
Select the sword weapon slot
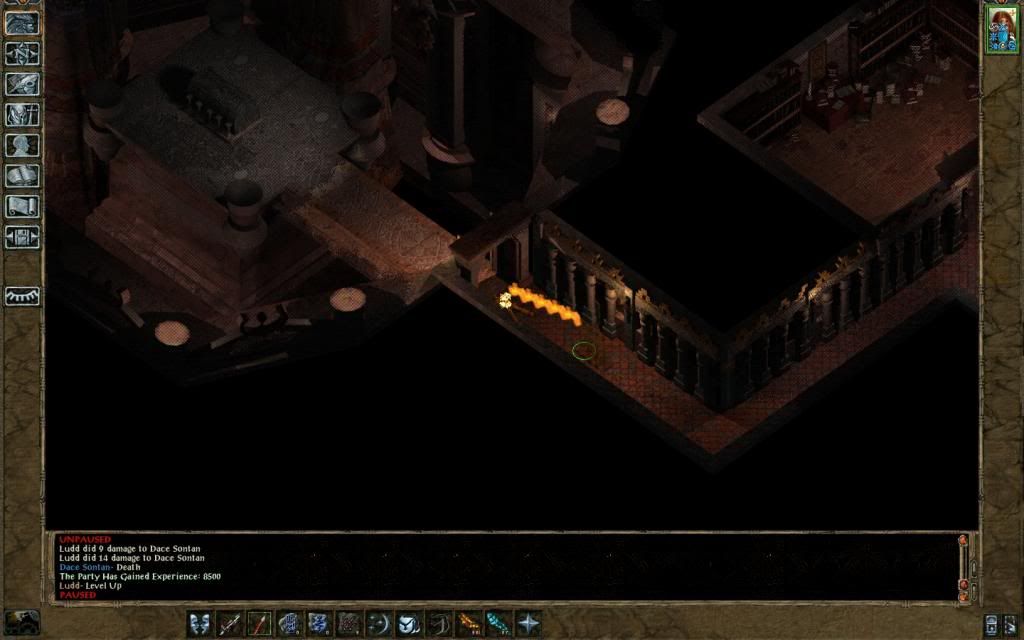tap(230, 624)
